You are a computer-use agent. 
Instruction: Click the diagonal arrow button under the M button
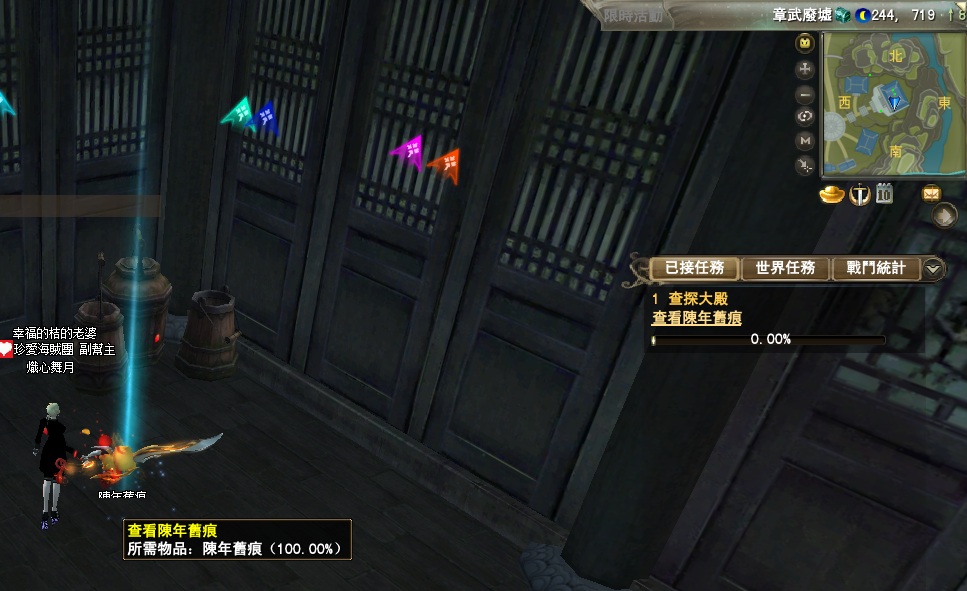tap(805, 165)
